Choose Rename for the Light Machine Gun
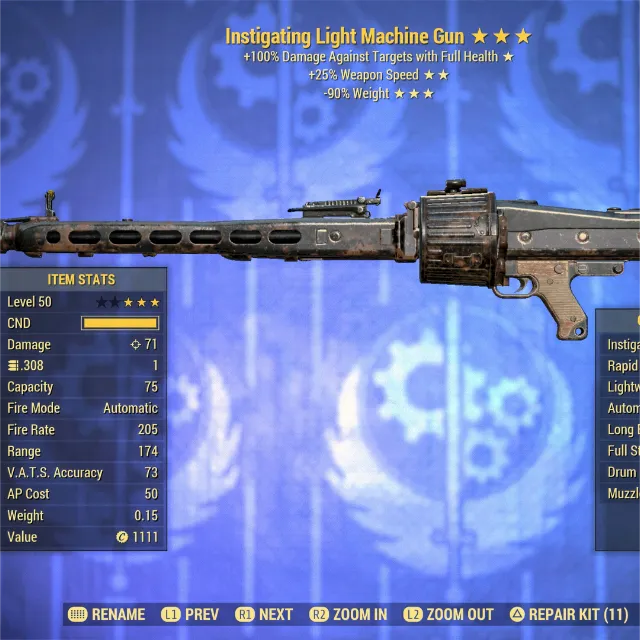This screenshot has height=640, width=640. click(105, 614)
